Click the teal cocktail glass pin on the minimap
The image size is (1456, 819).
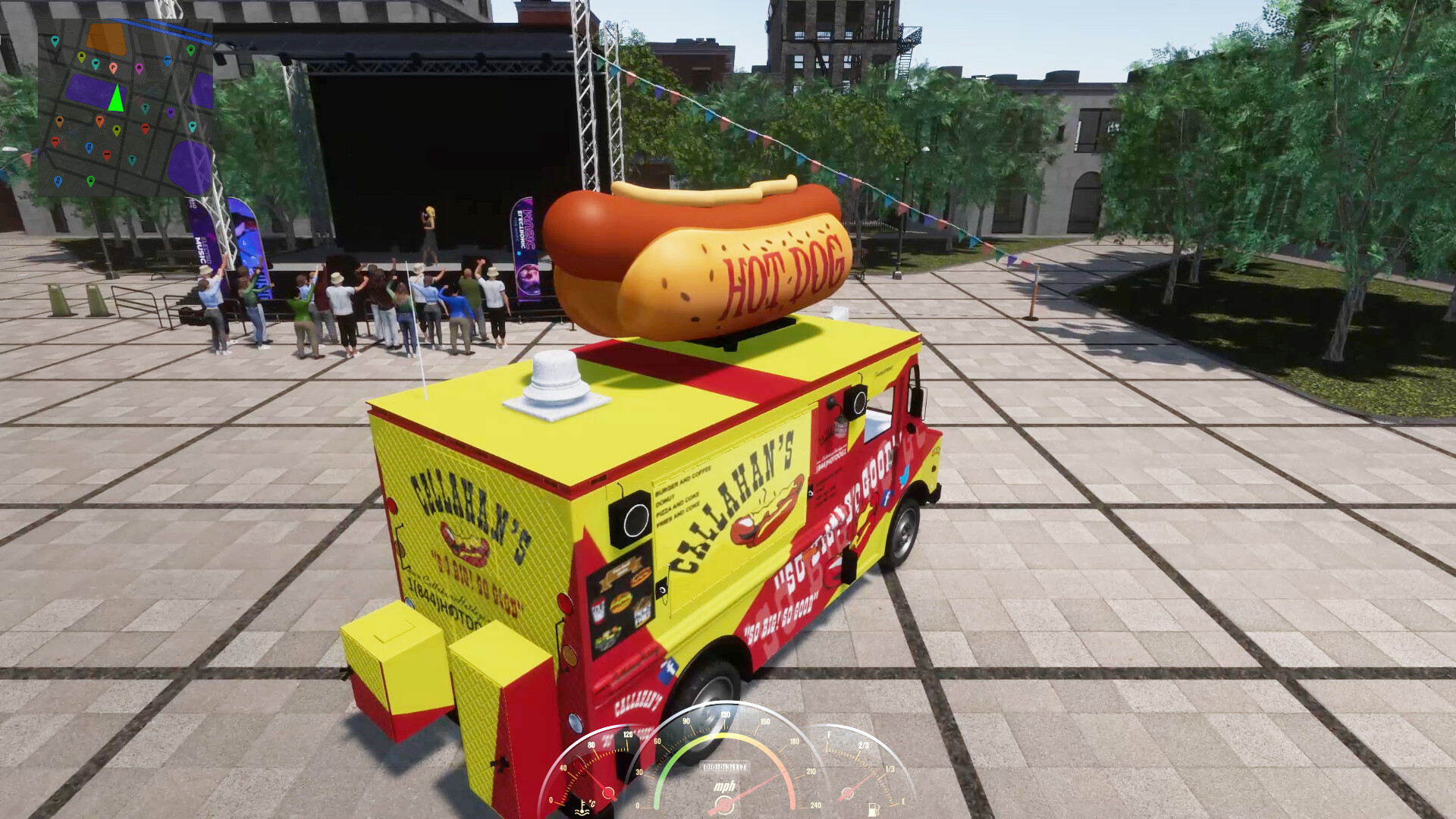pos(146,108)
